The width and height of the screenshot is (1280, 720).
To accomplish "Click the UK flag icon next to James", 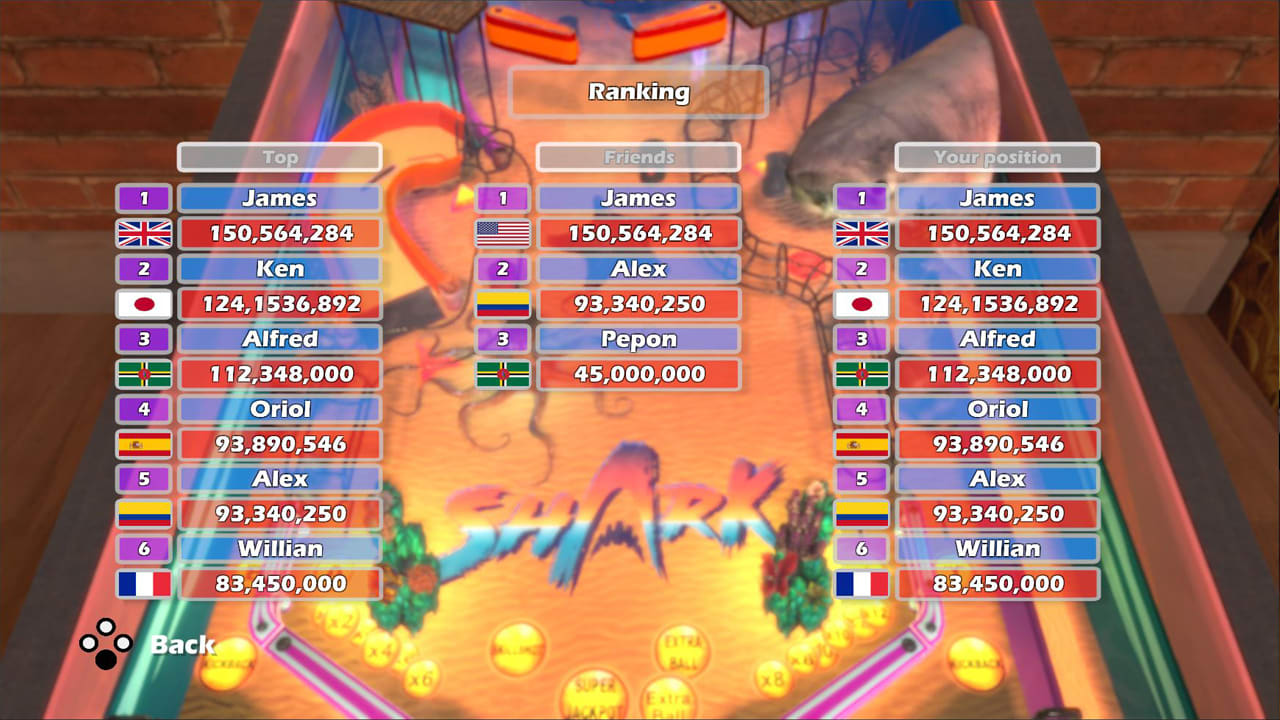I will 144,234.
